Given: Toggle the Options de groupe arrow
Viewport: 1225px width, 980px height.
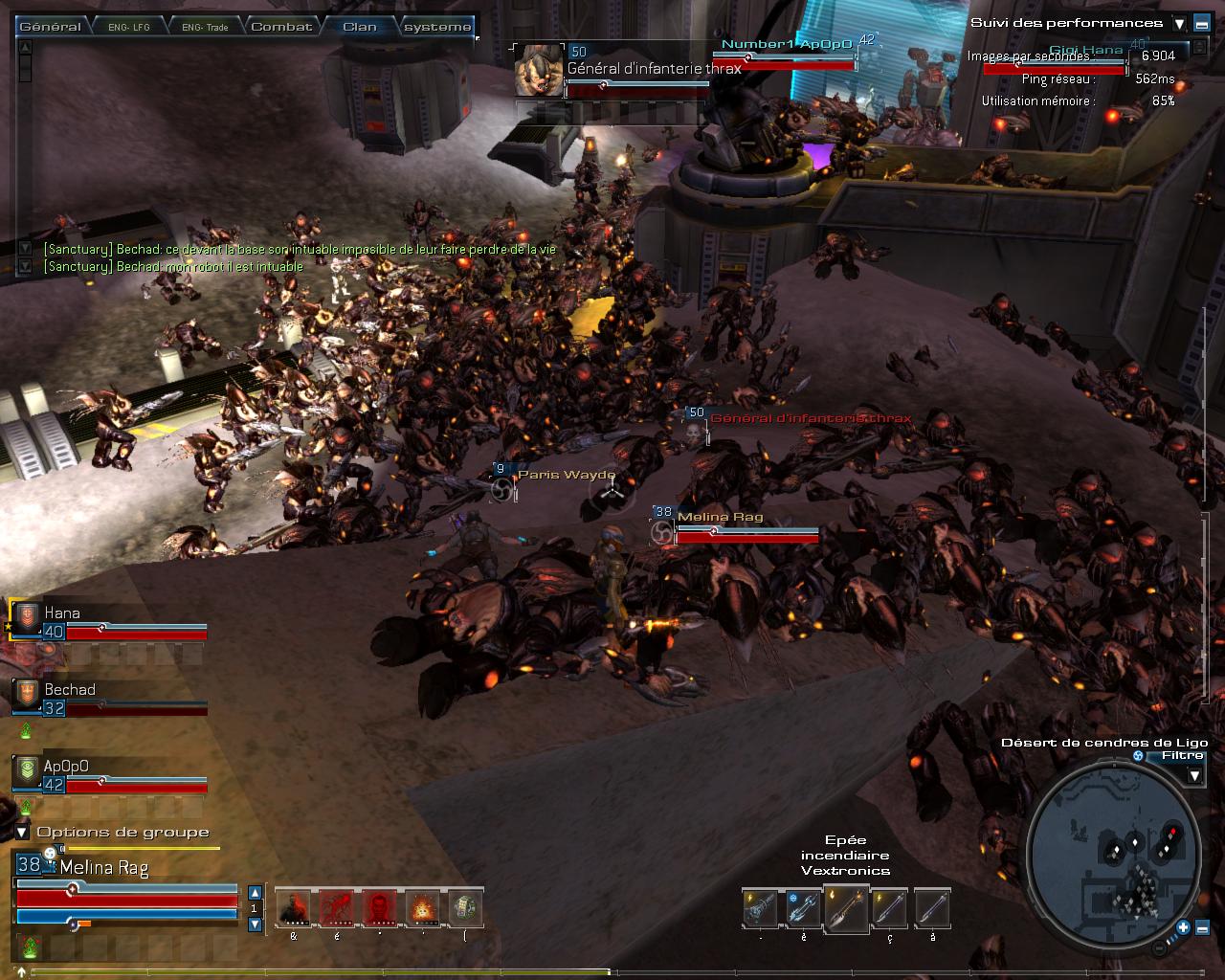Looking at the screenshot, I should (x=22, y=833).
